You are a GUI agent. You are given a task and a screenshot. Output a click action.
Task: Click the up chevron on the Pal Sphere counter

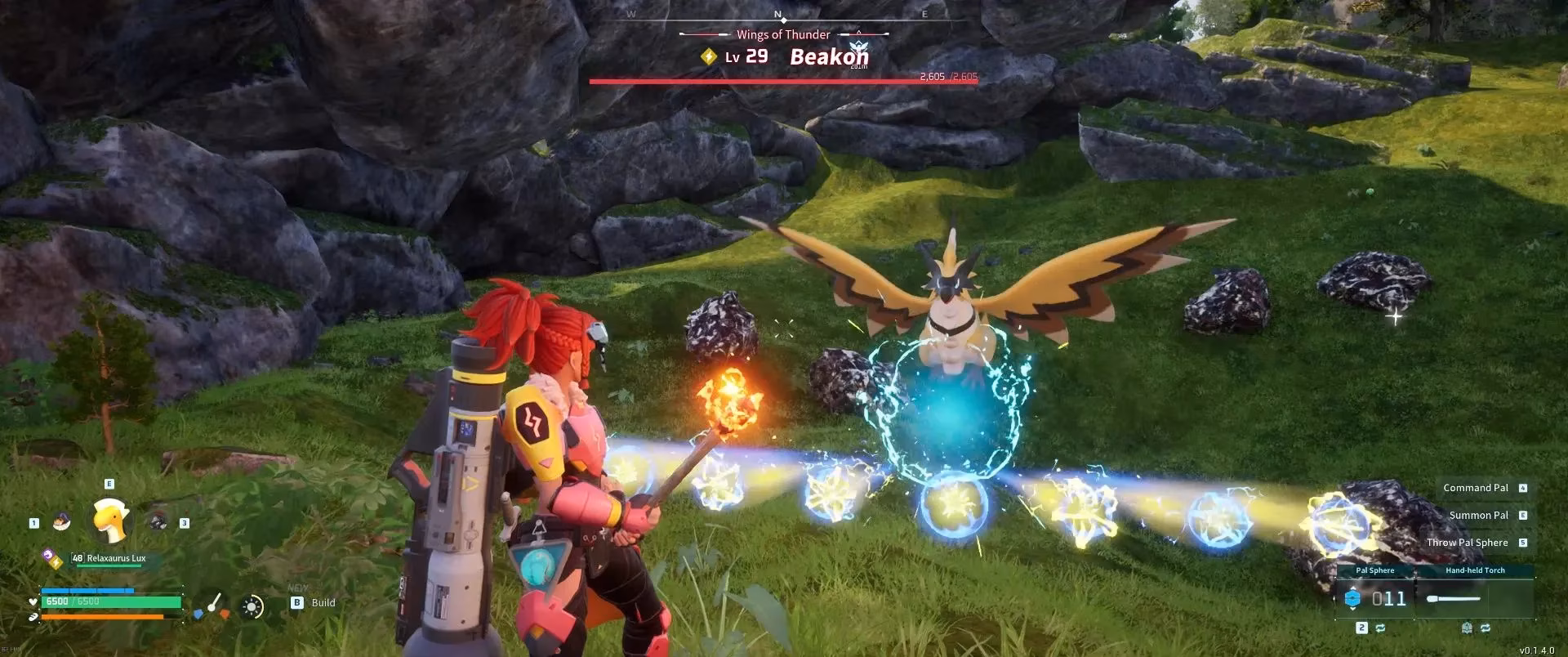[x=1353, y=588]
